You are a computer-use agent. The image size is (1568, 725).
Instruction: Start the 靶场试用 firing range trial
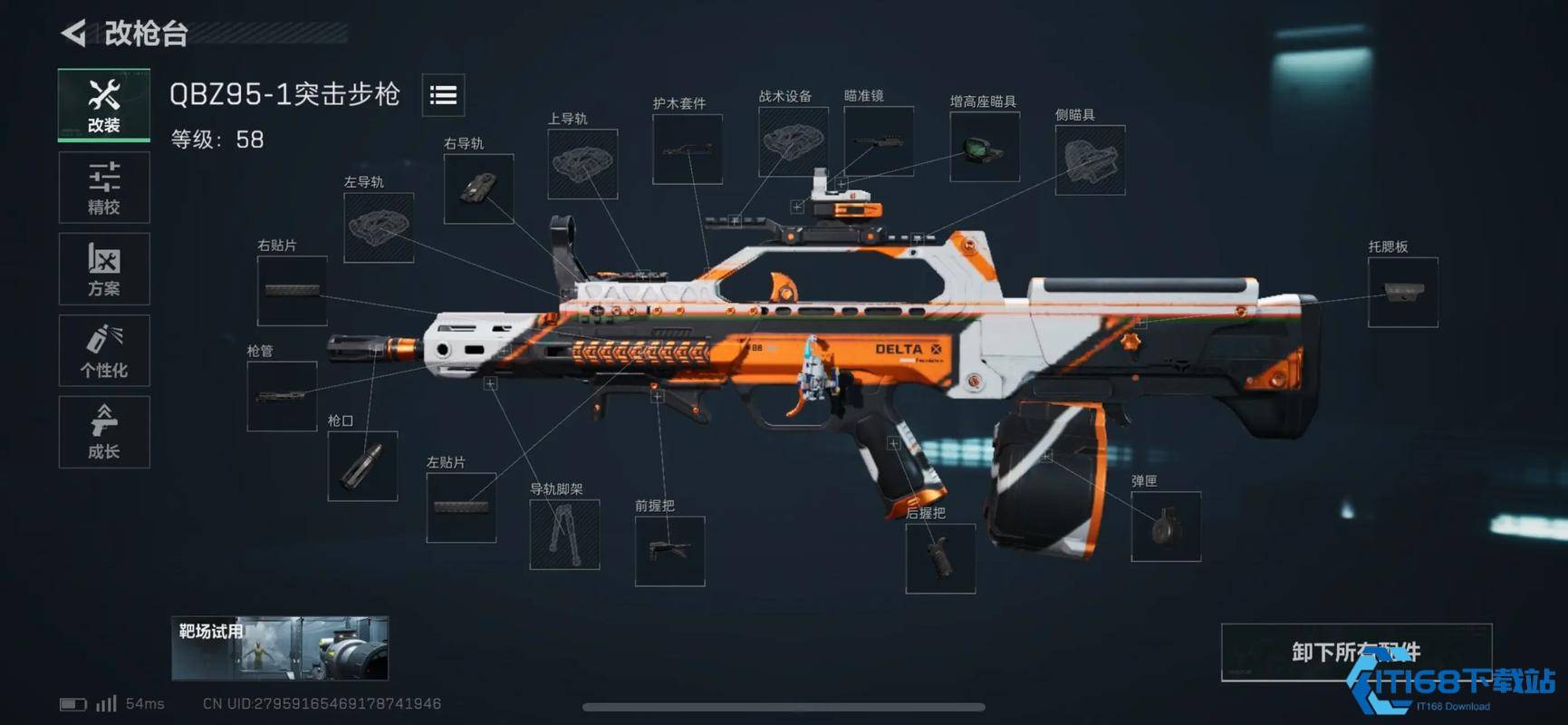[280, 648]
